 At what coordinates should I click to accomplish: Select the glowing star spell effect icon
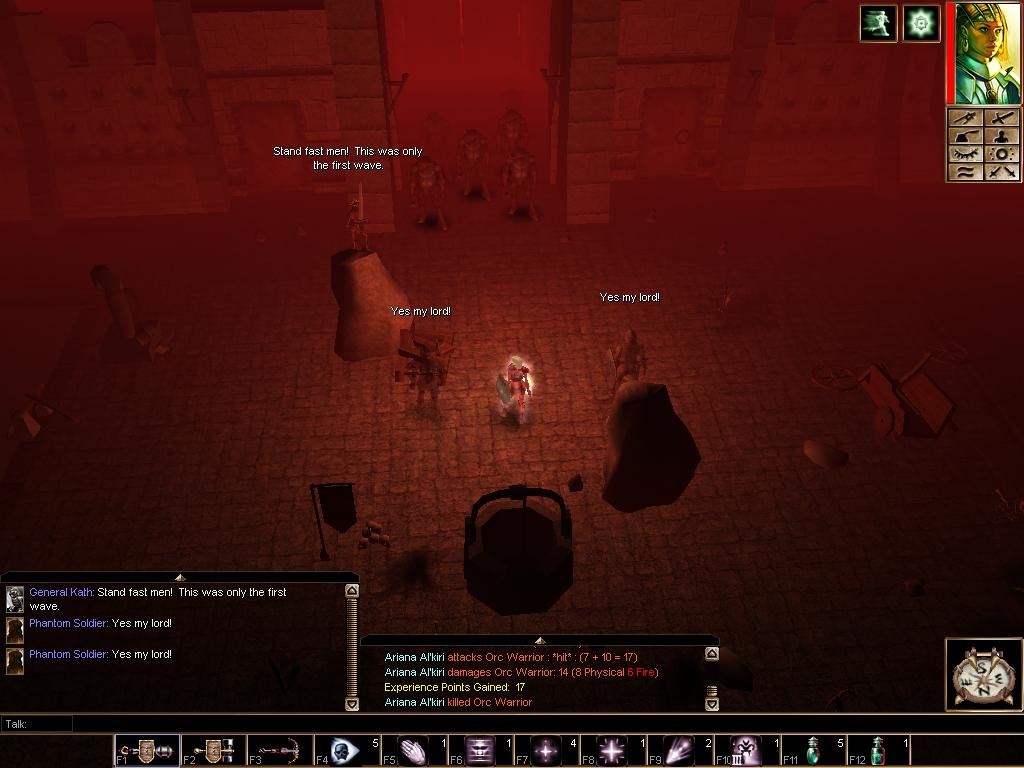point(921,23)
